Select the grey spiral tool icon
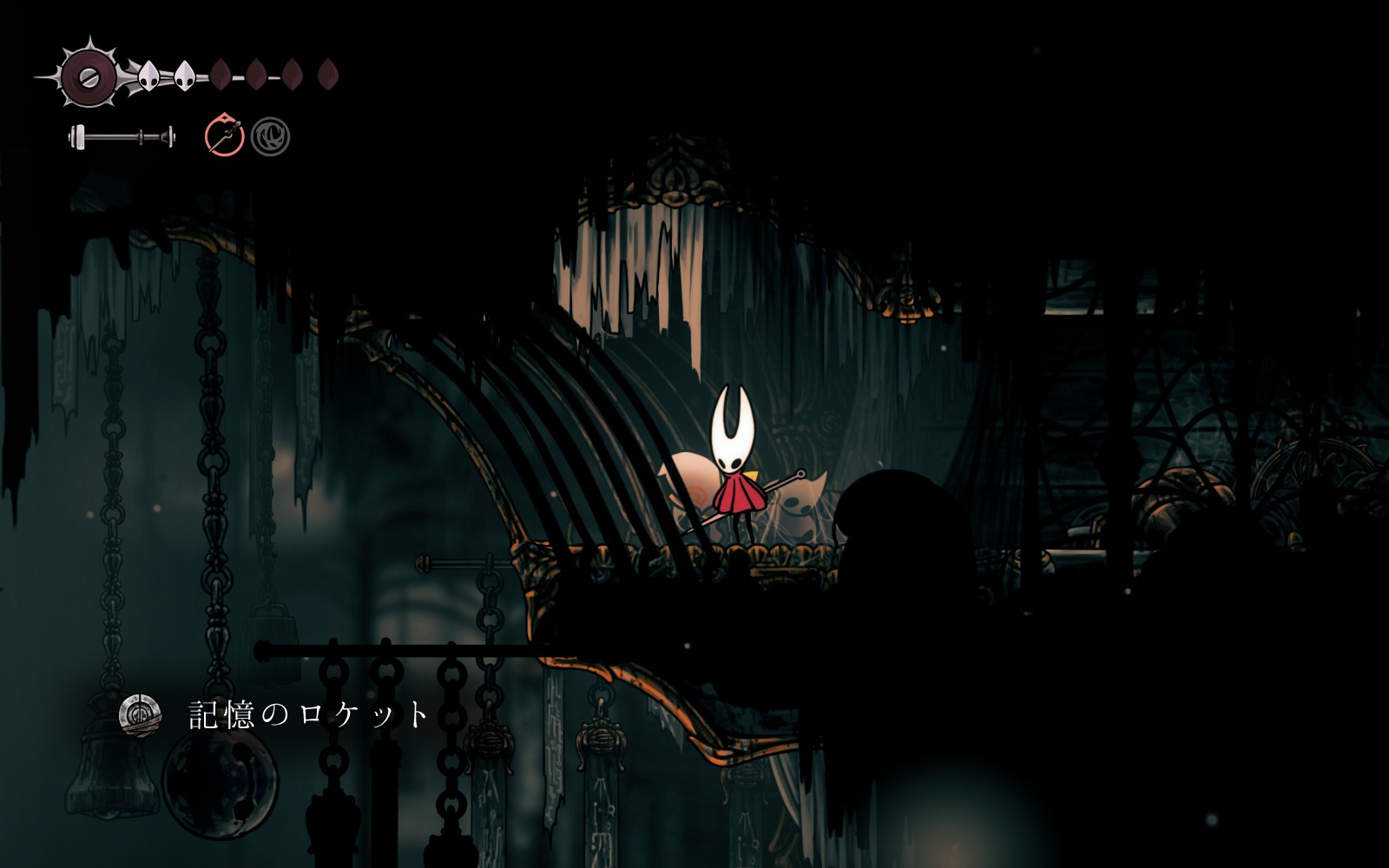Viewport: 1389px width, 868px height. (x=270, y=137)
